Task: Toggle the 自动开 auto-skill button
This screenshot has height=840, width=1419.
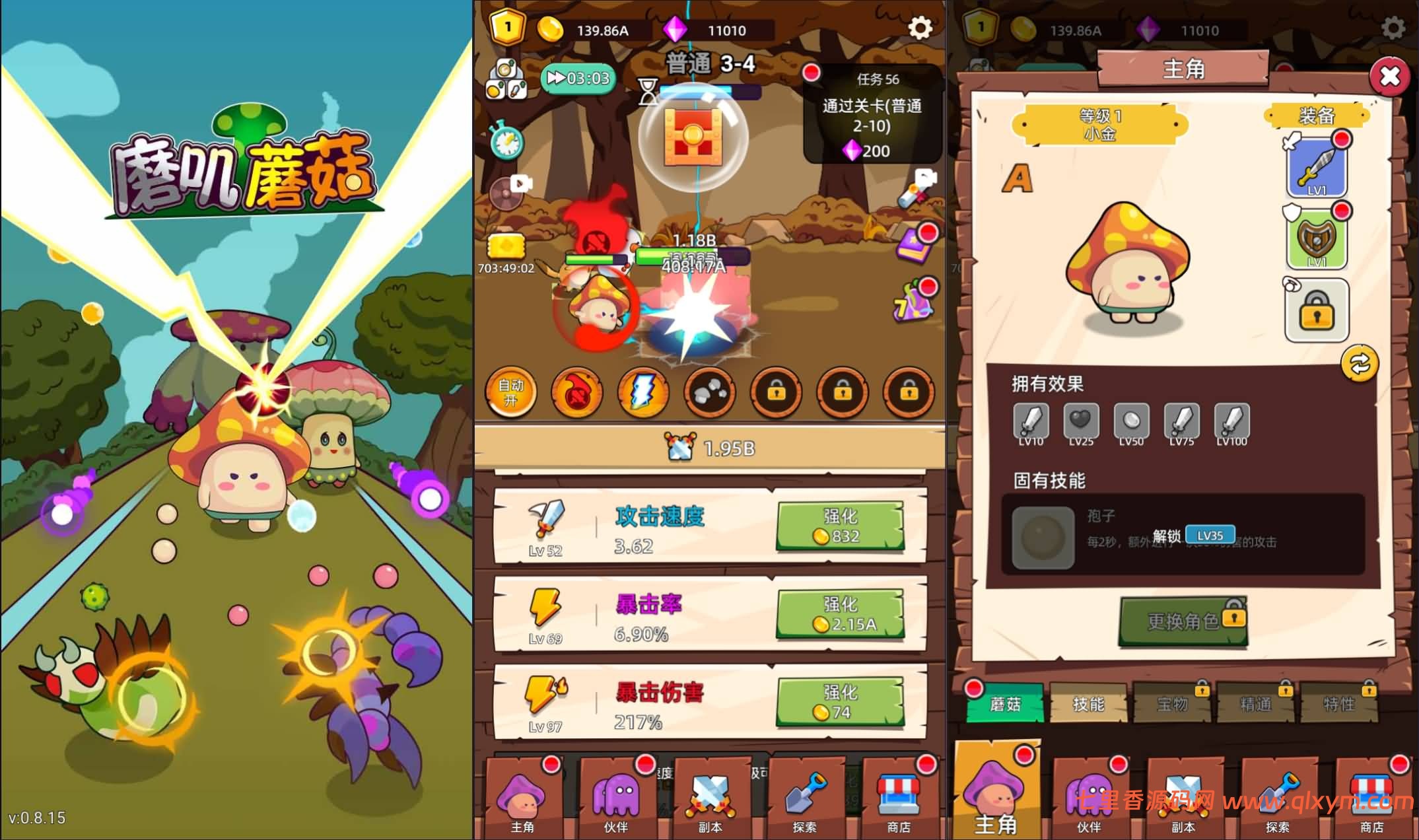Action: tap(510, 392)
